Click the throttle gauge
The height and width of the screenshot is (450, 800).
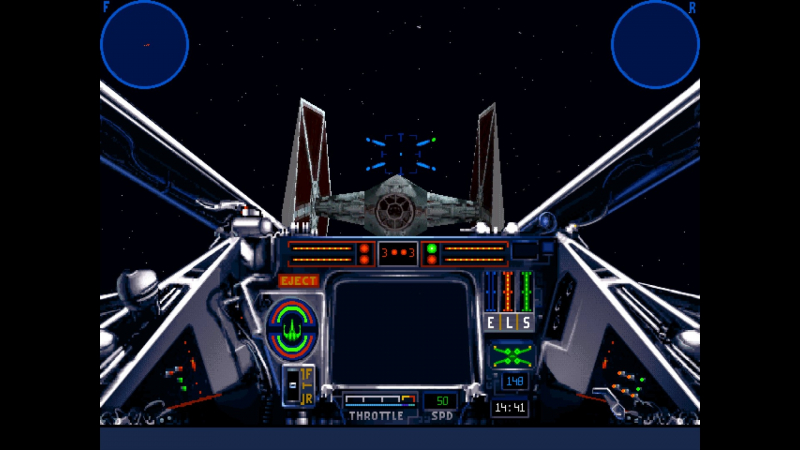pyautogui.click(x=379, y=399)
